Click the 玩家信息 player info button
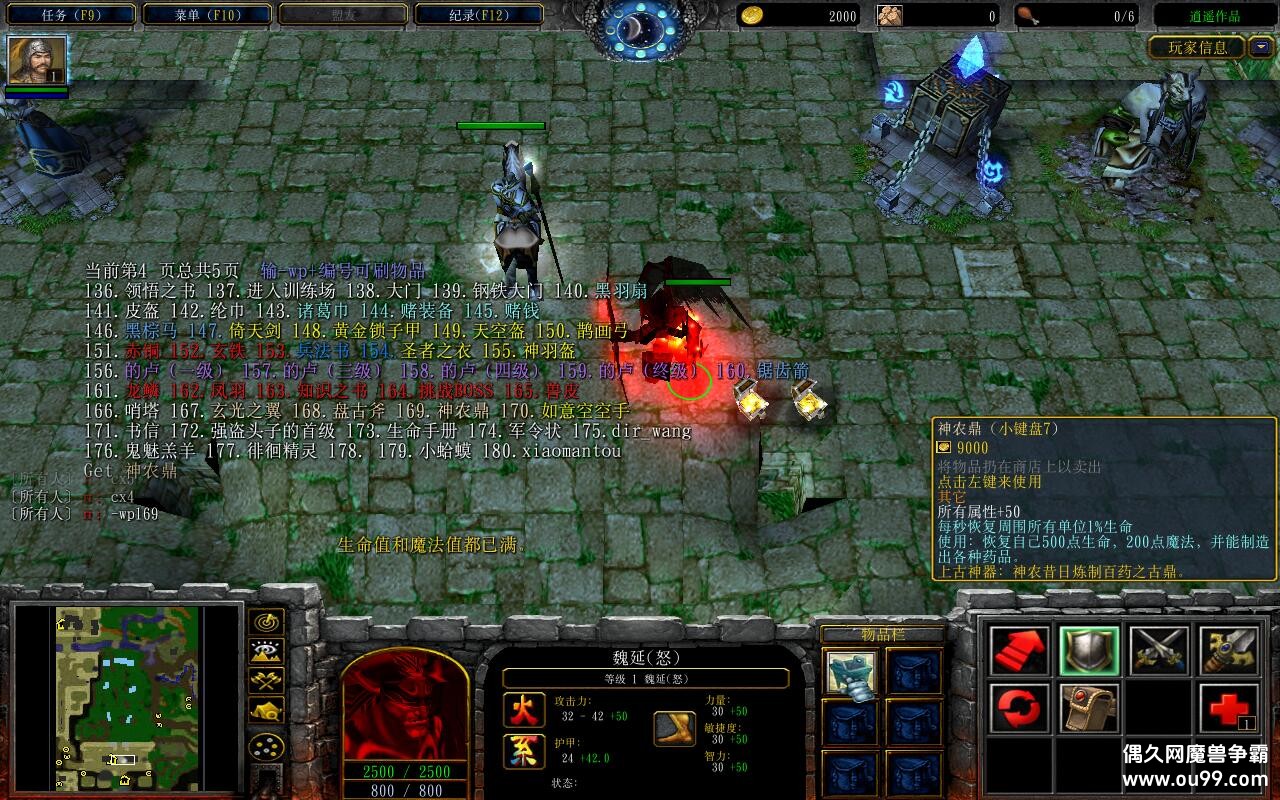Image resolution: width=1280 pixels, height=800 pixels. point(1196,47)
